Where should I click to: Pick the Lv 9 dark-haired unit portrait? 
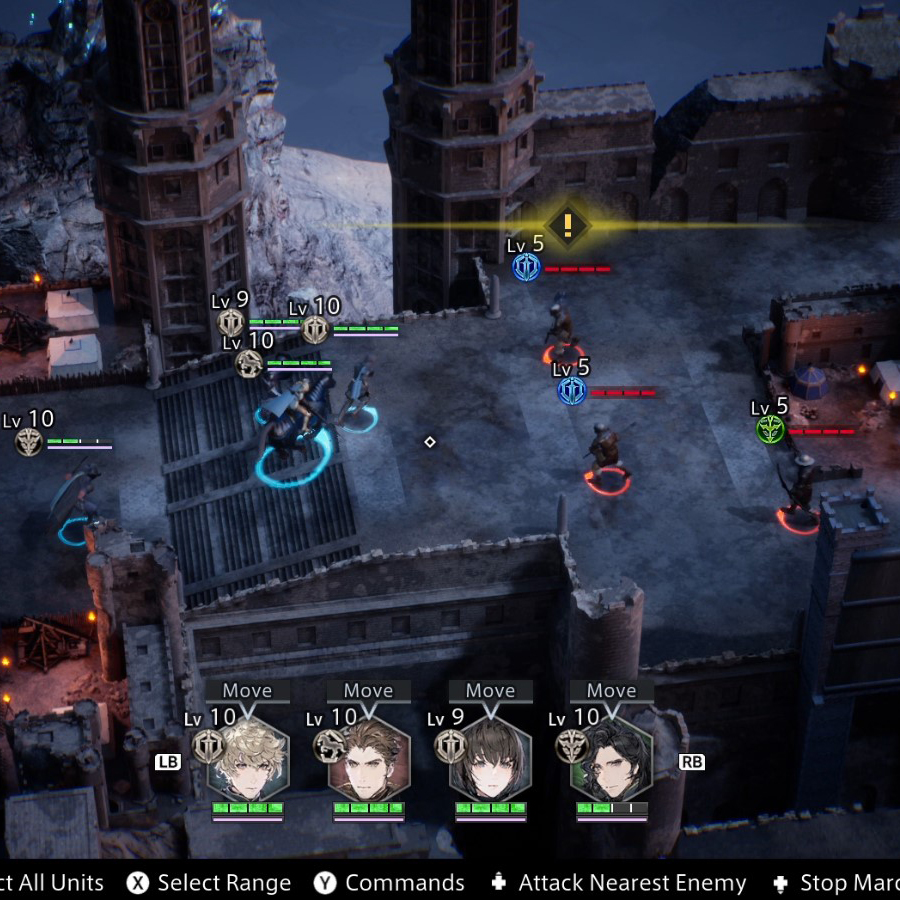point(491,758)
